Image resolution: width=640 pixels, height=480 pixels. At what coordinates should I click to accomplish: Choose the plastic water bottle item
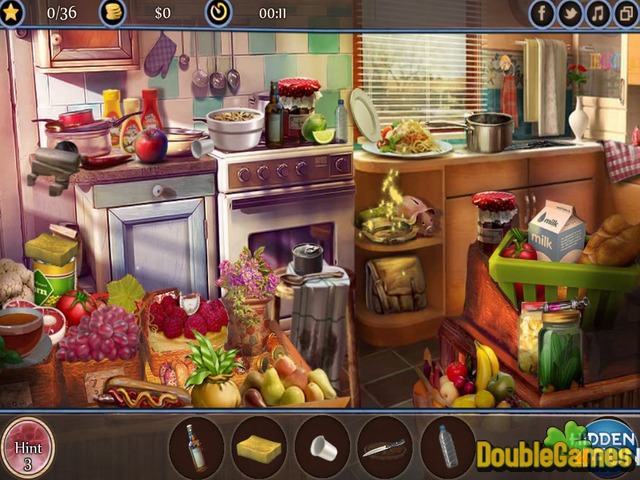pos(448,446)
